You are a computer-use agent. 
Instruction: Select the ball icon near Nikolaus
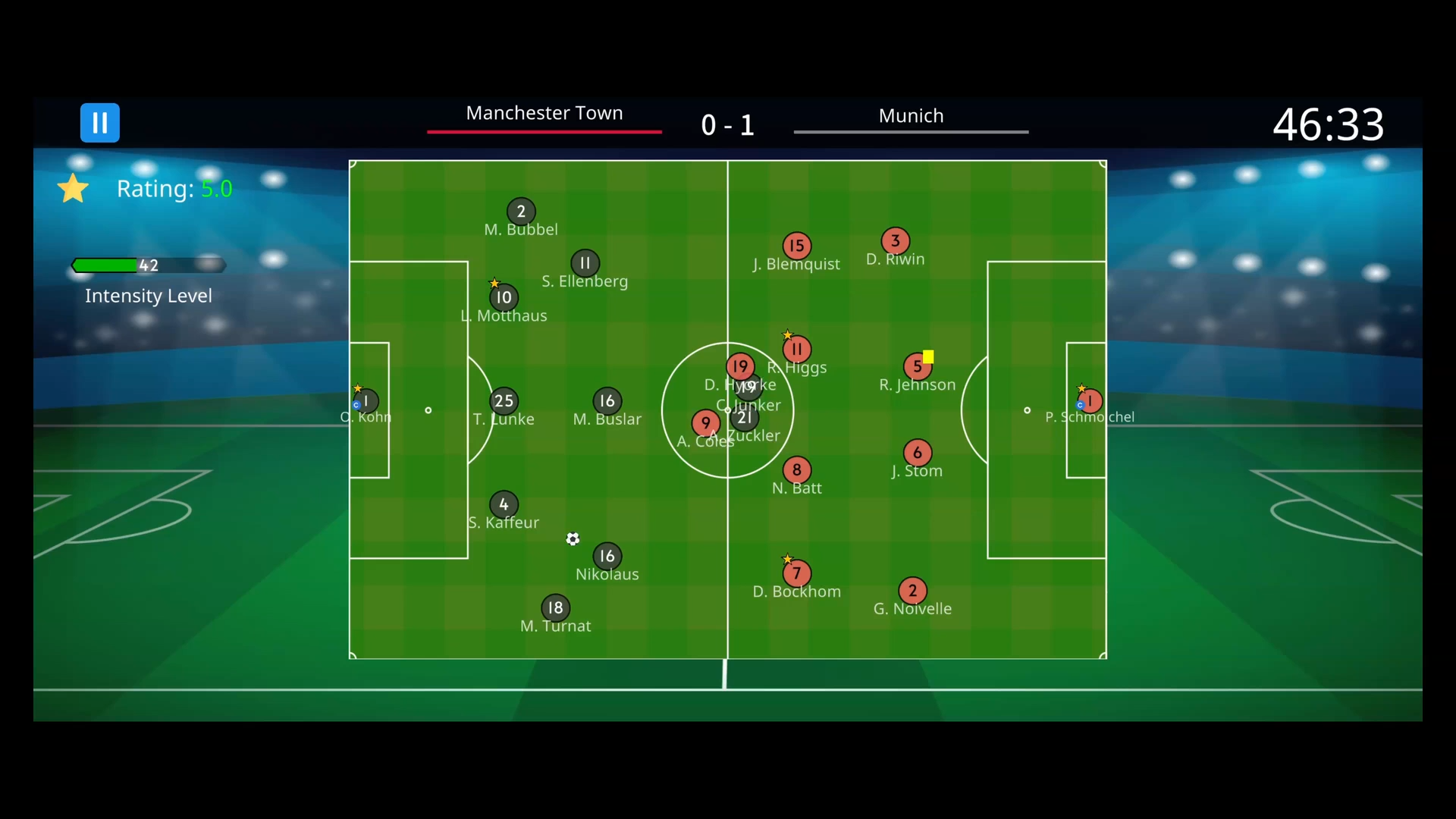pos(573,538)
